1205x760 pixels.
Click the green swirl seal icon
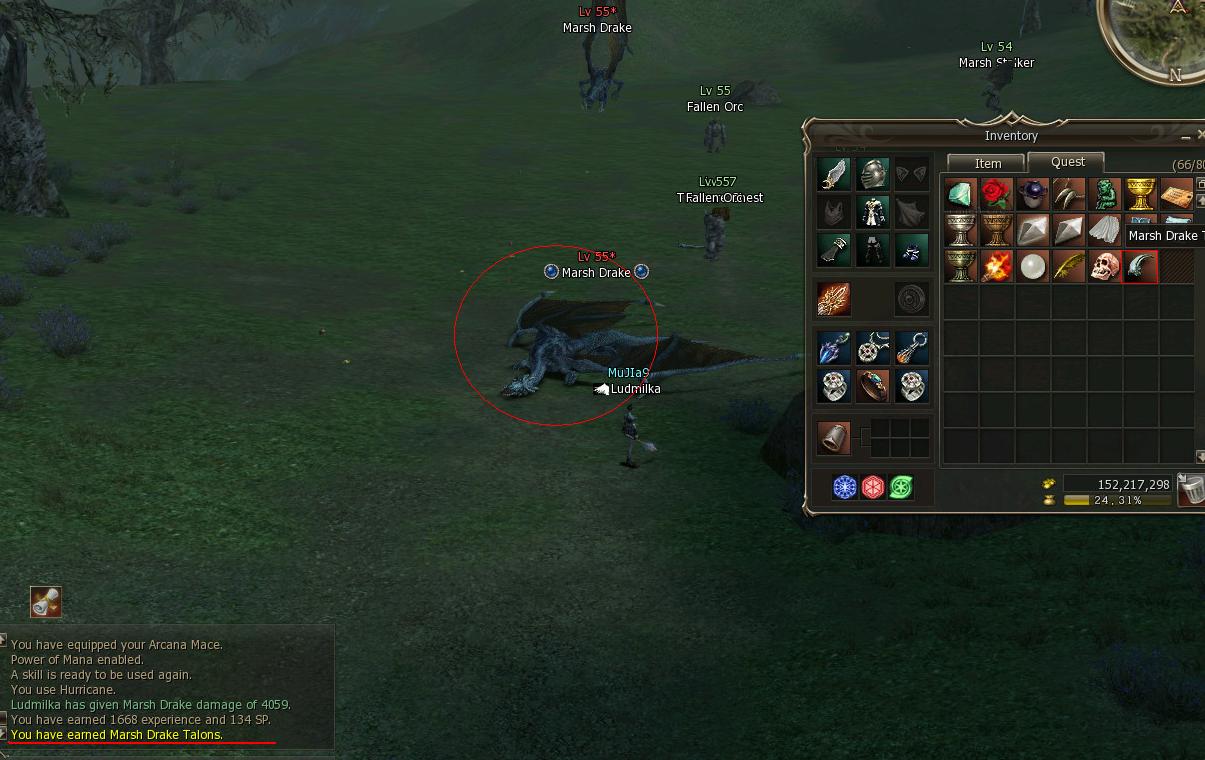pos(901,487)
